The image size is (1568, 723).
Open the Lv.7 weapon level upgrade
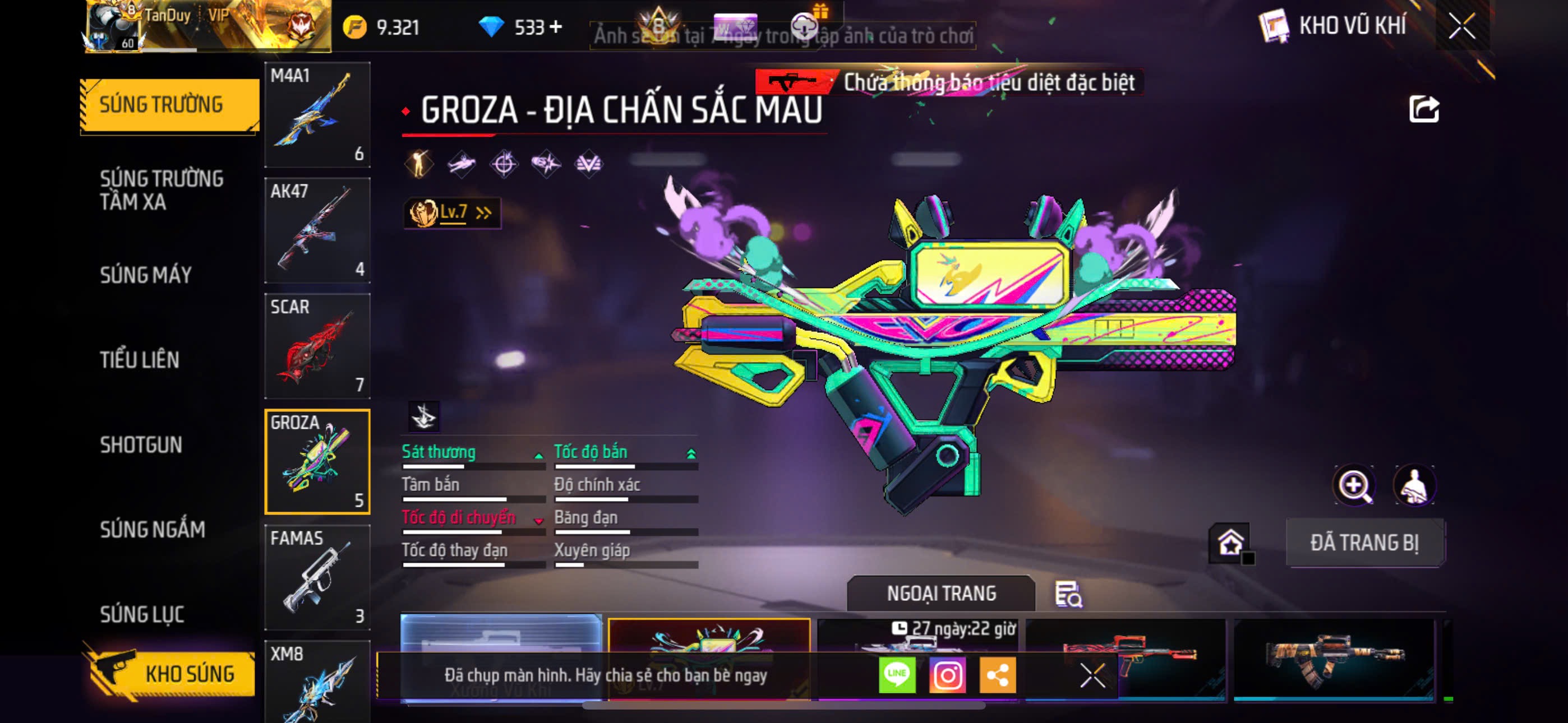click(451, 212)
